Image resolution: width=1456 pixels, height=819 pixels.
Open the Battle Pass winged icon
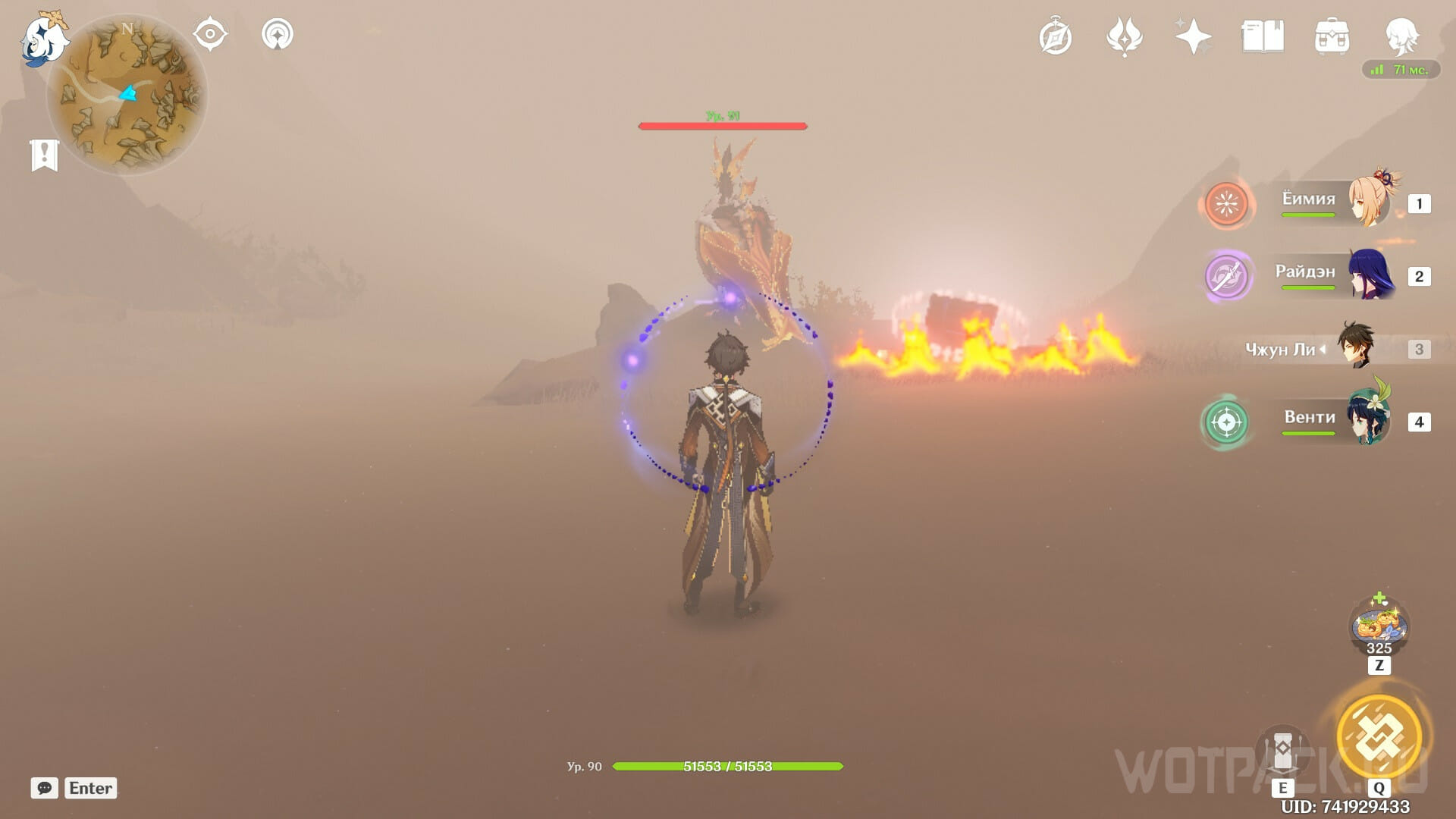pos(1124,37)
